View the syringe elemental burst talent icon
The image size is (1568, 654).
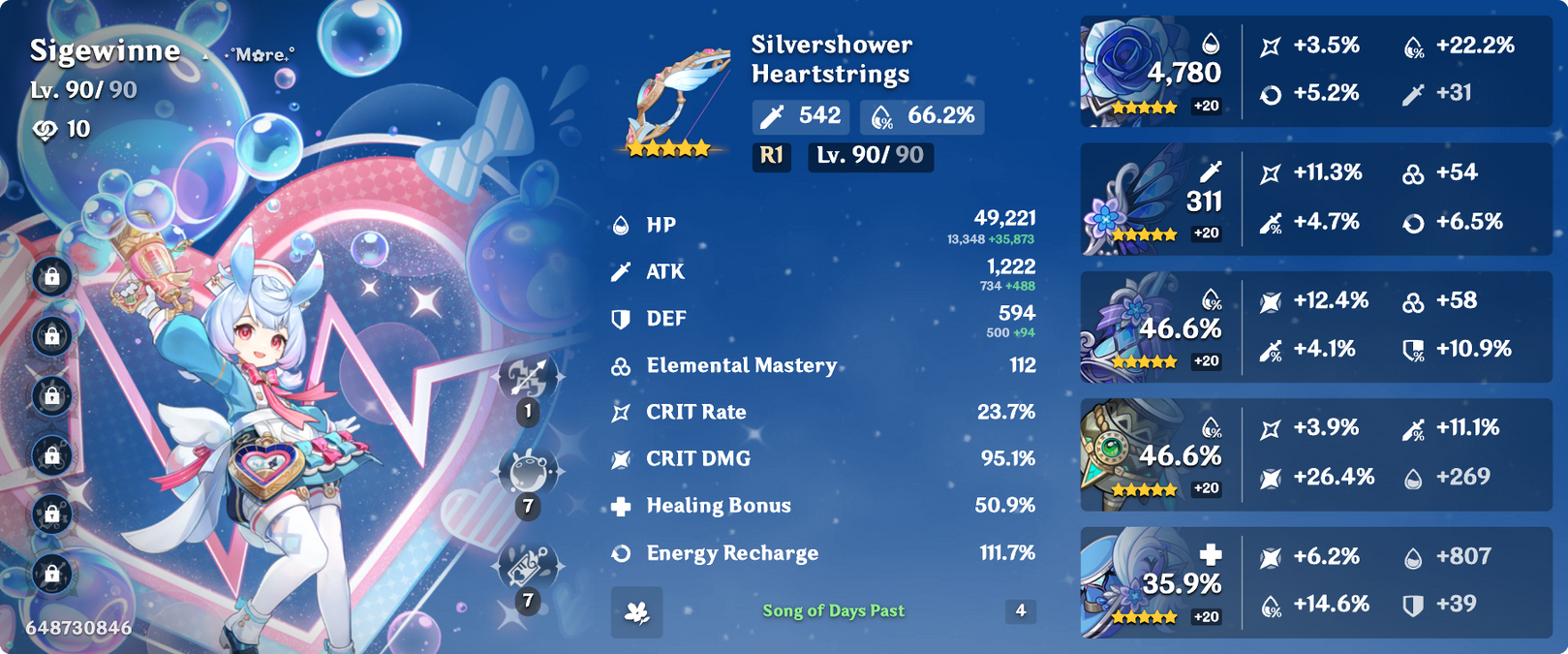(x=528, y=567)
